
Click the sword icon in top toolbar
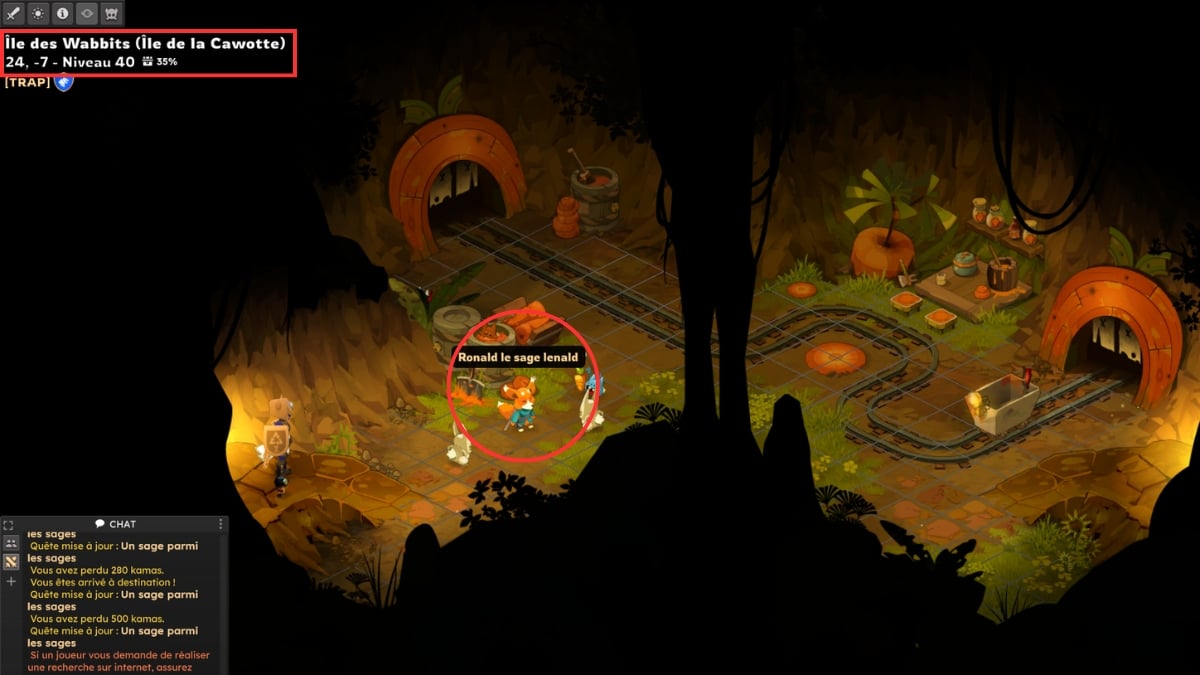coord(14,14)
